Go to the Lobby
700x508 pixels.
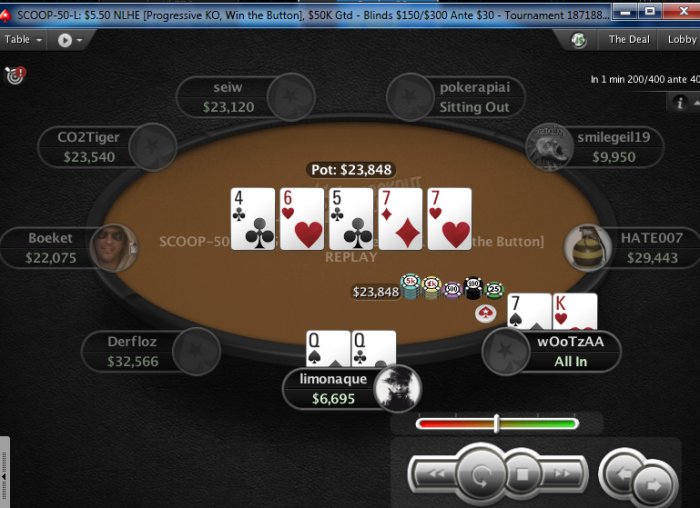pyautogui.click(x=681, y=40)
